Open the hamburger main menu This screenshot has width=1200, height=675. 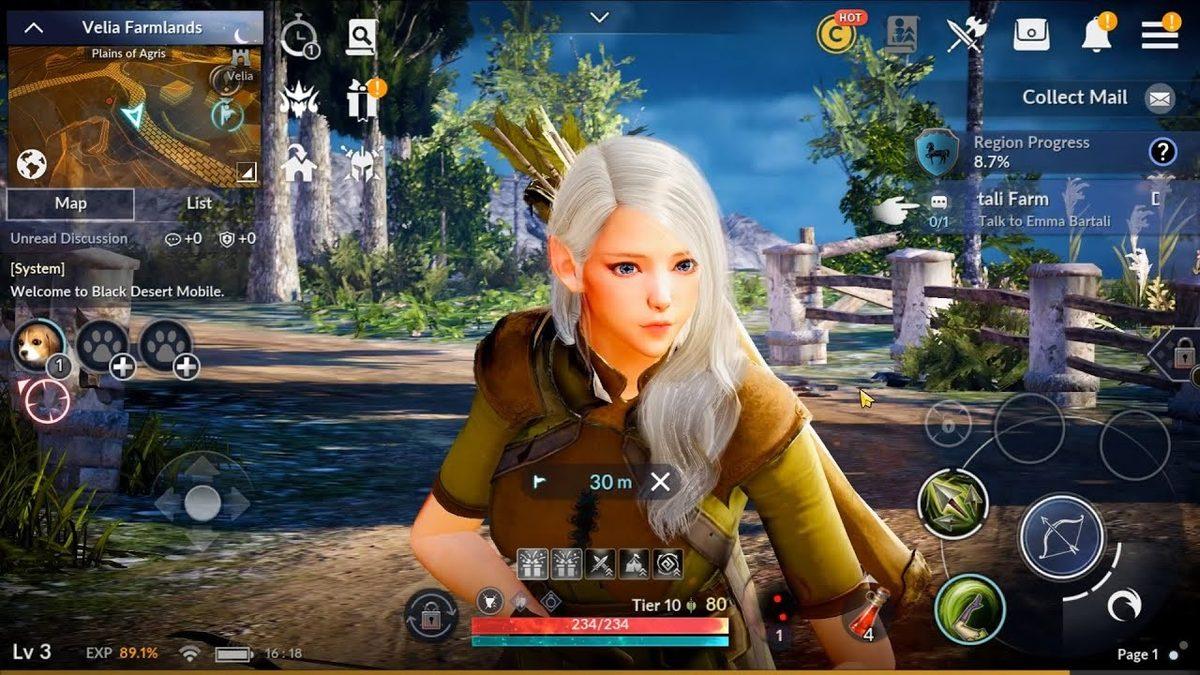(x=1159, y=34)
